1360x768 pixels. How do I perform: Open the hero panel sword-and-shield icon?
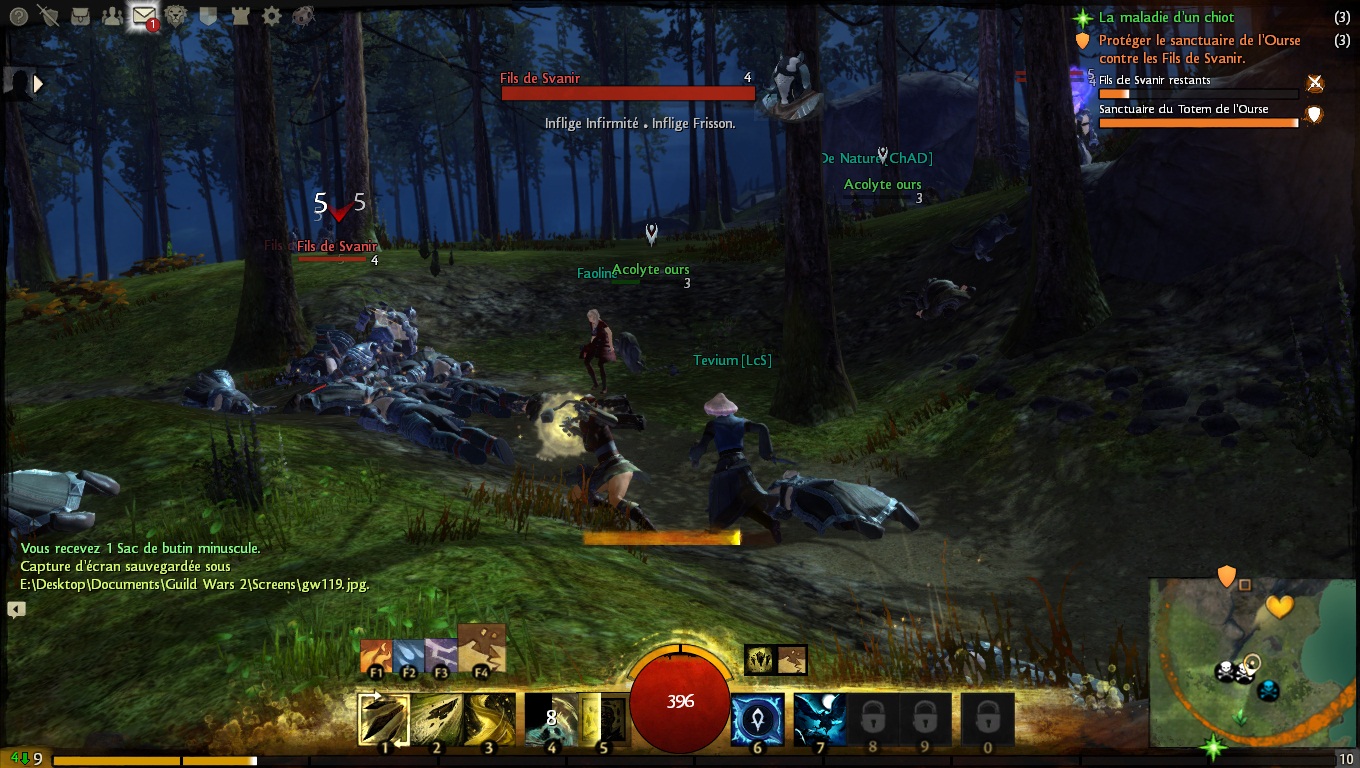(x=48, y=16)
